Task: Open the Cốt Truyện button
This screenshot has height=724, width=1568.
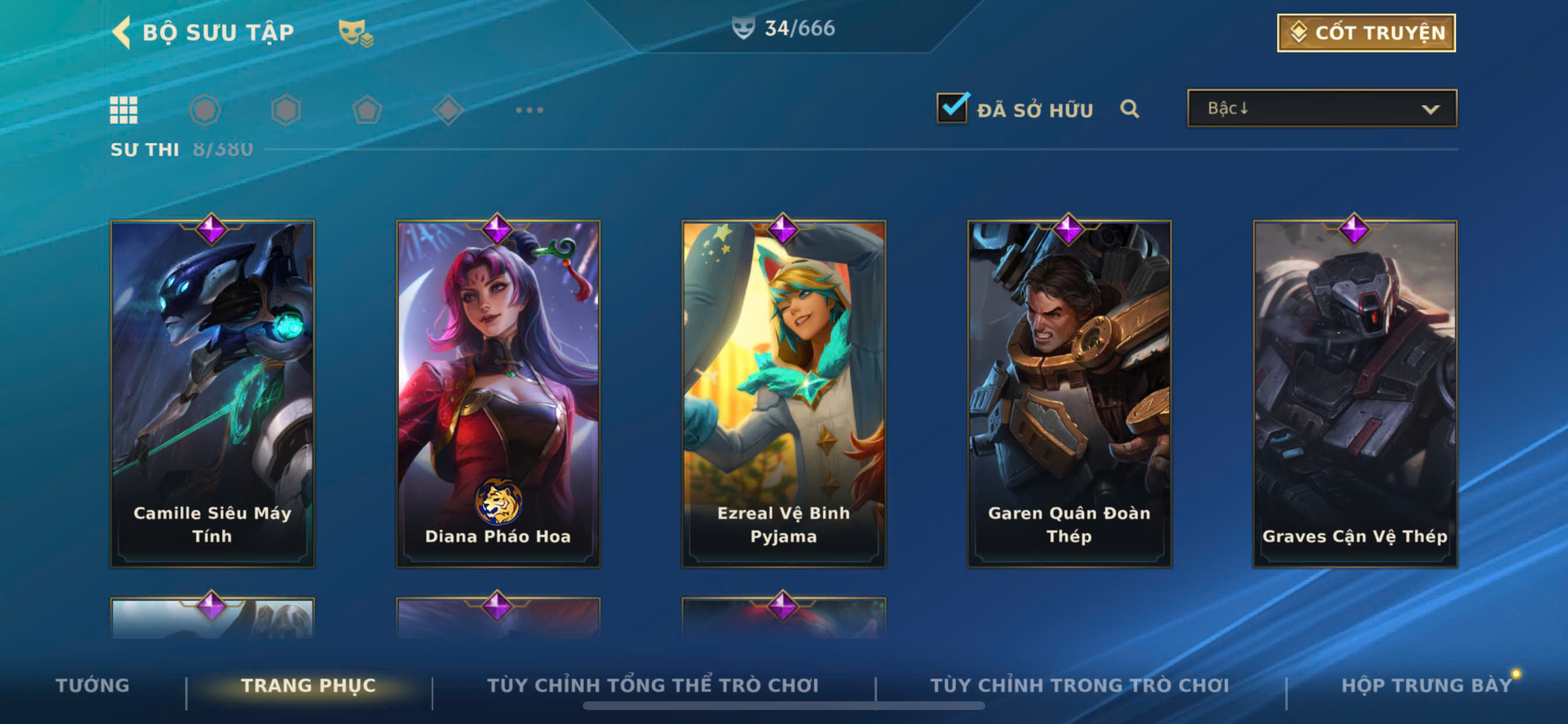Action: coord(1366,33)
